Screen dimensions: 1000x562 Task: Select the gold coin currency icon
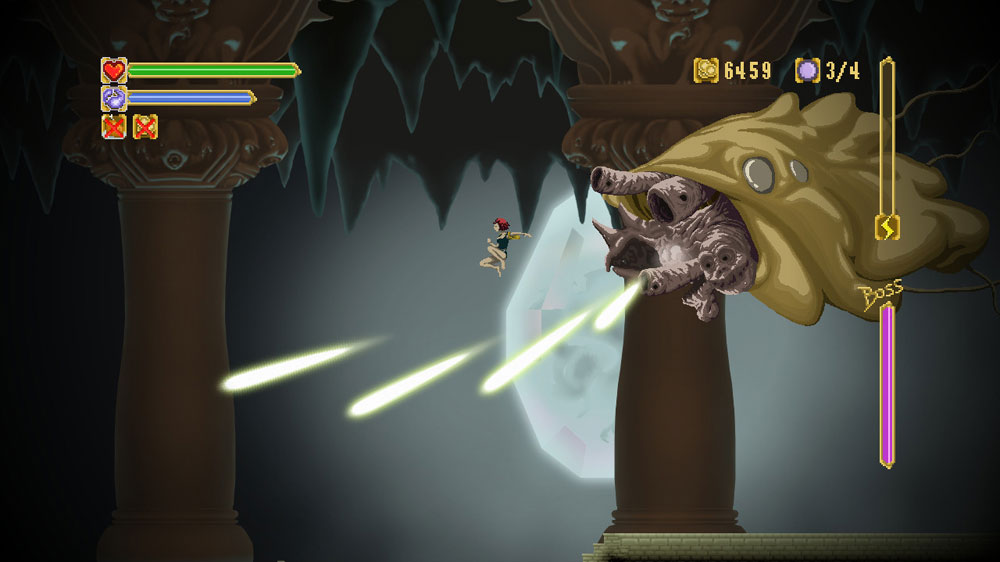707,70
